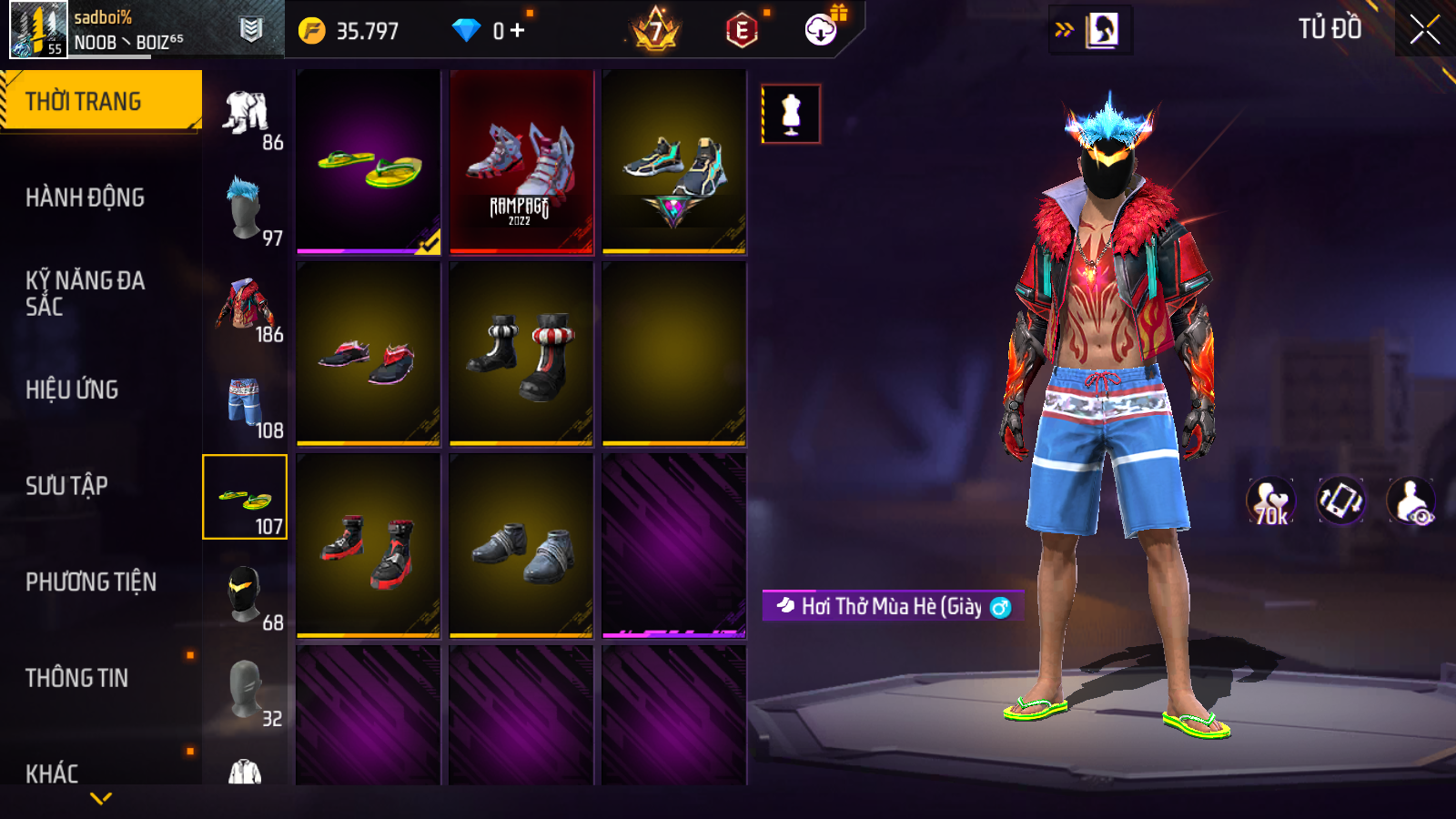
Task: Select the Hiệu Ứng category
Action: [72, 389]
